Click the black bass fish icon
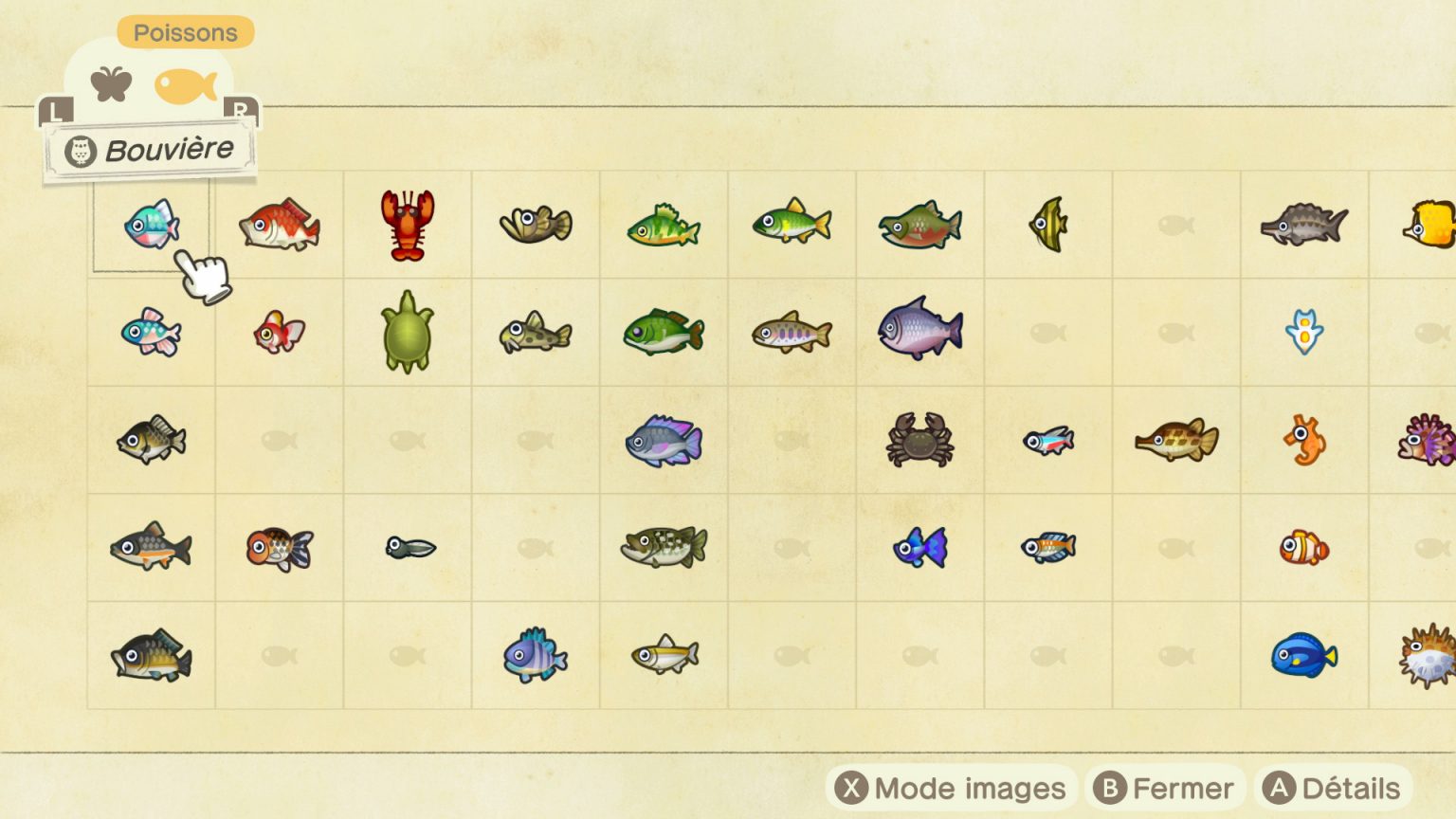Image resolution: width=1456 pixels, height=819 pixels. pos(664,550)
